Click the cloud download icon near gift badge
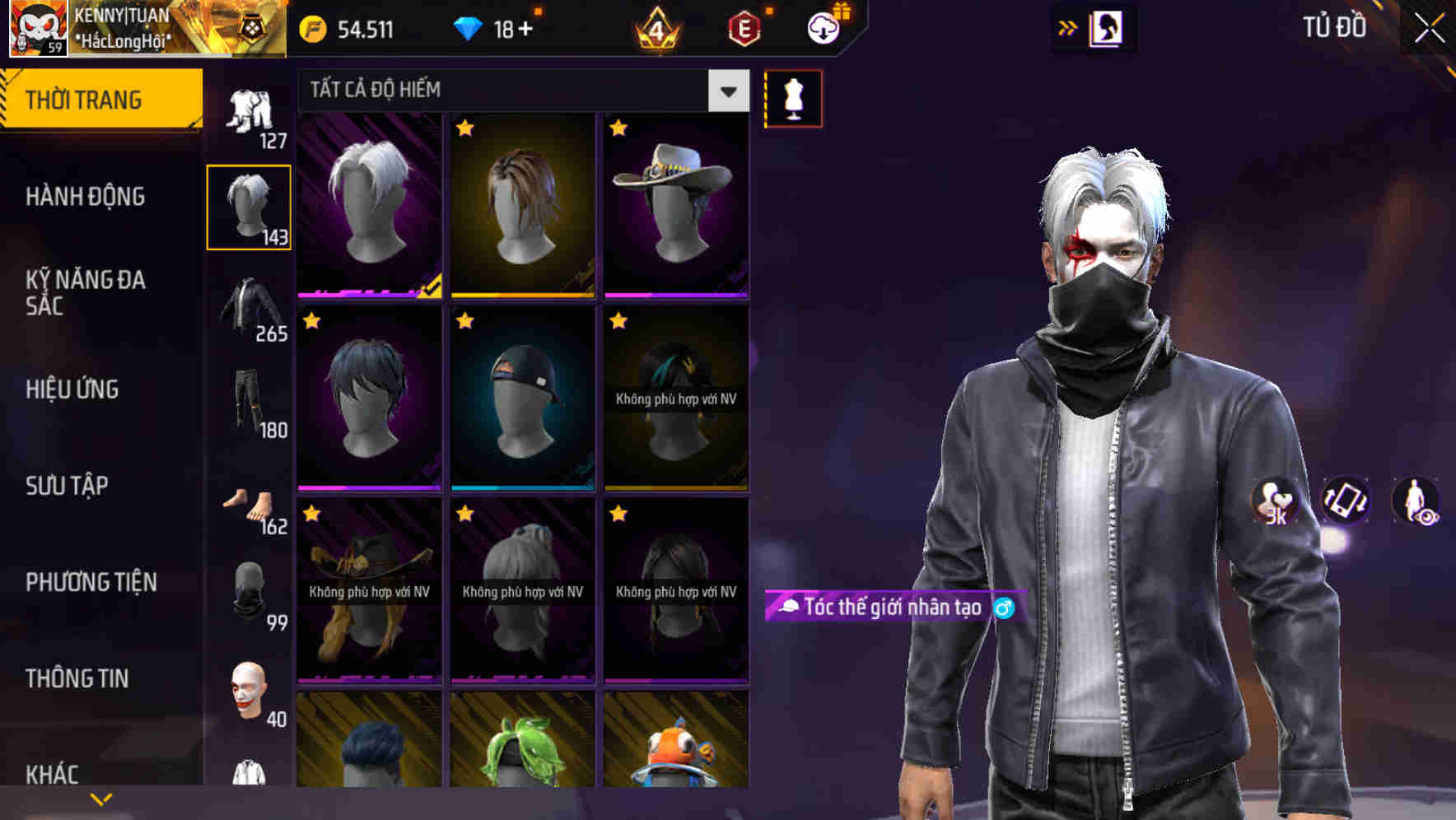The height and width of the screenshot is (820, 1456). pos(824,26)
